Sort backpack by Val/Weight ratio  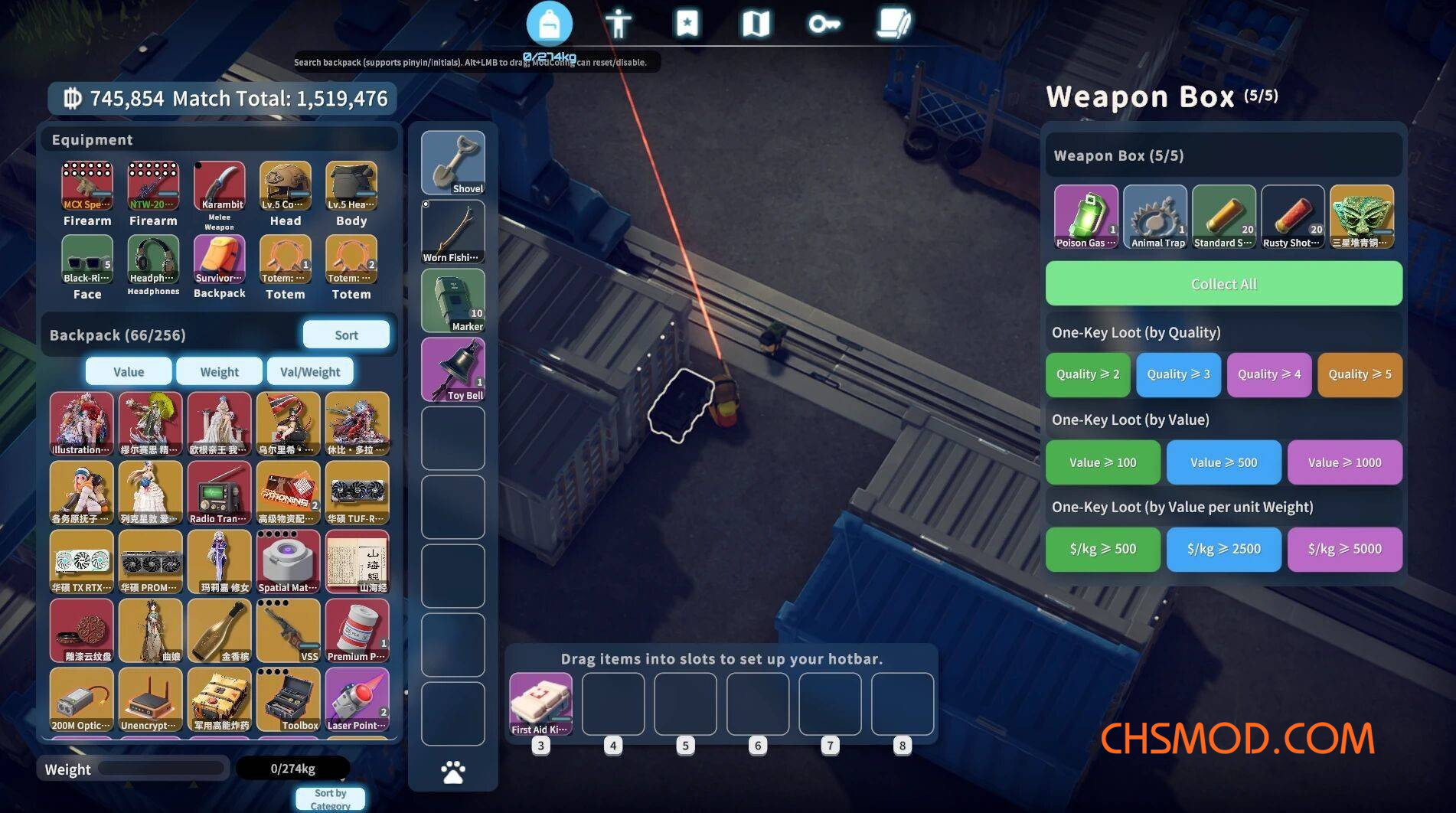309,371
